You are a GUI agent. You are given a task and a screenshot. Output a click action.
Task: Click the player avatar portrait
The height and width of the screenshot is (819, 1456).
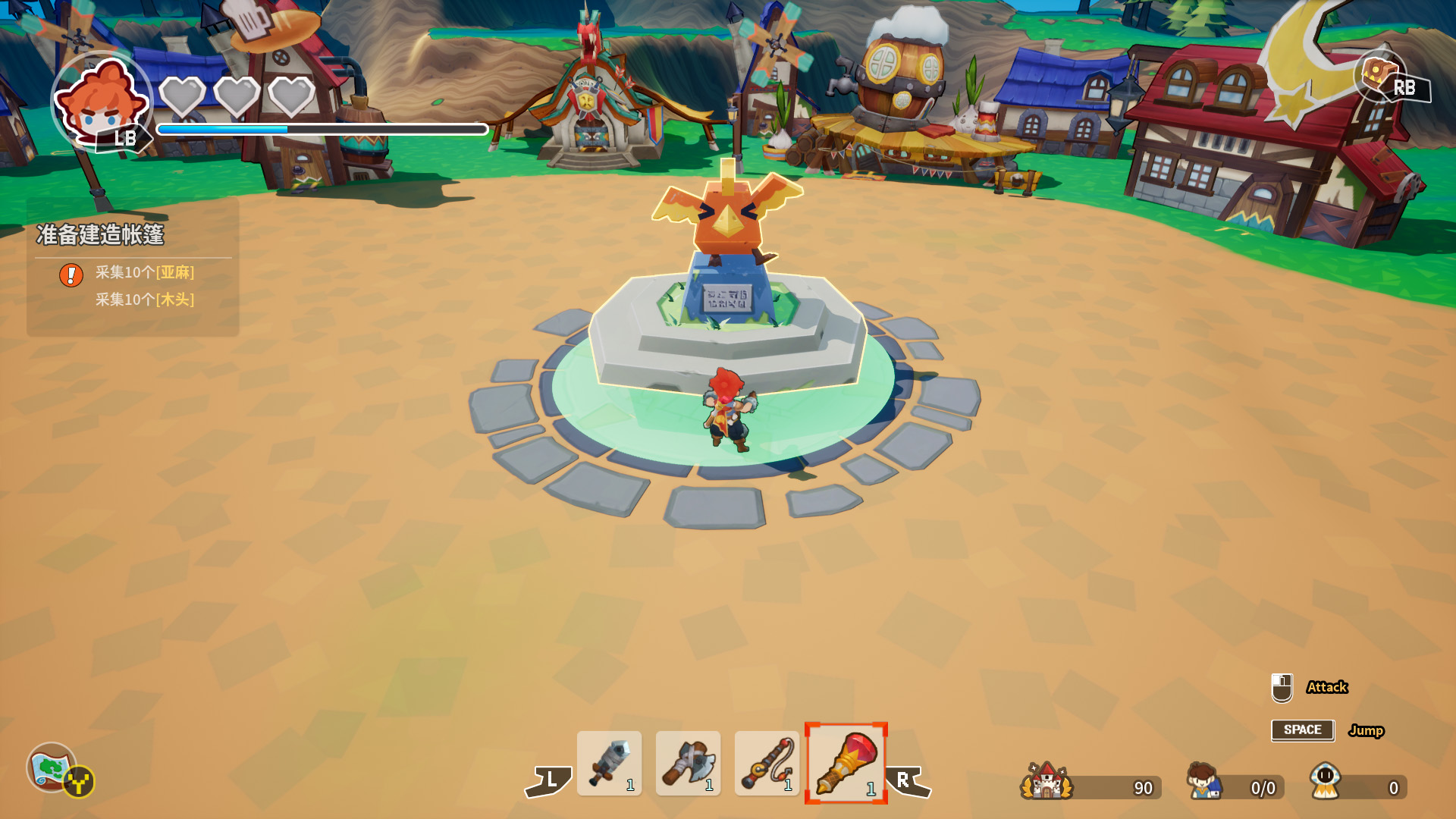coord(102,102)
